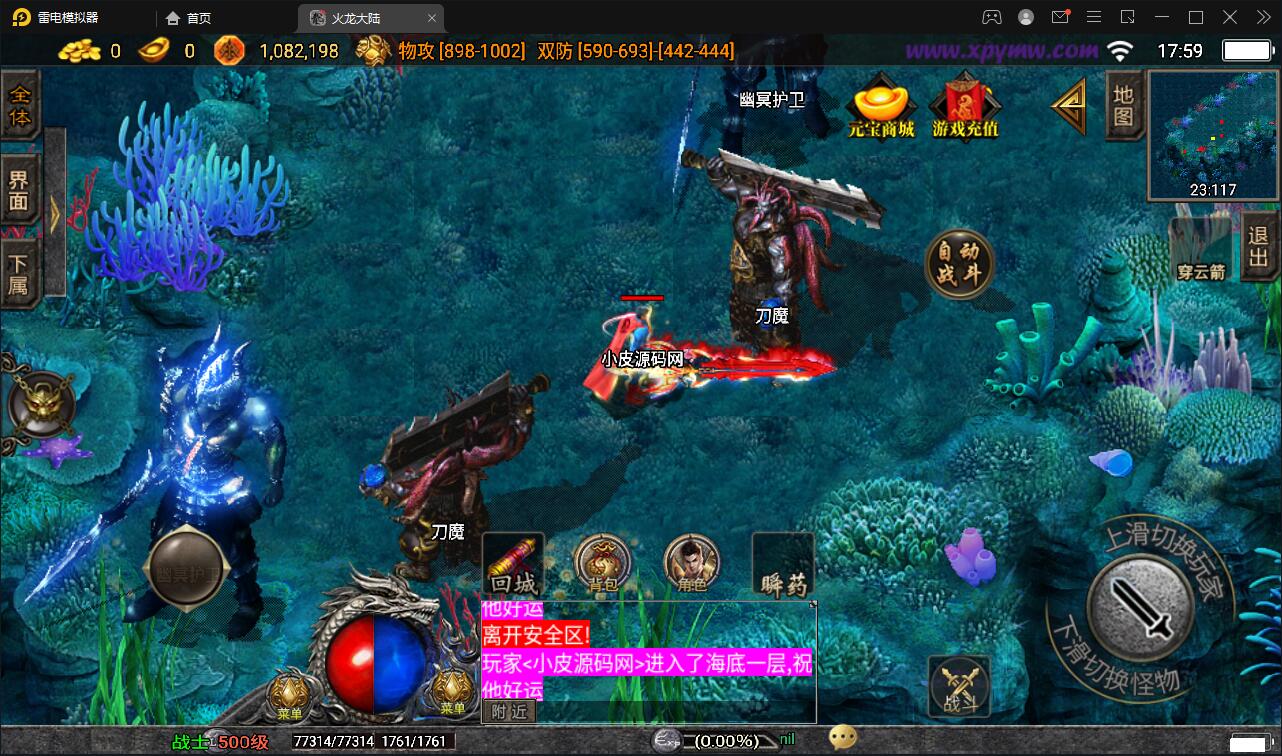Open the 角色 character icon
The height and width of the screenshot is (756, 1282).
691,563
